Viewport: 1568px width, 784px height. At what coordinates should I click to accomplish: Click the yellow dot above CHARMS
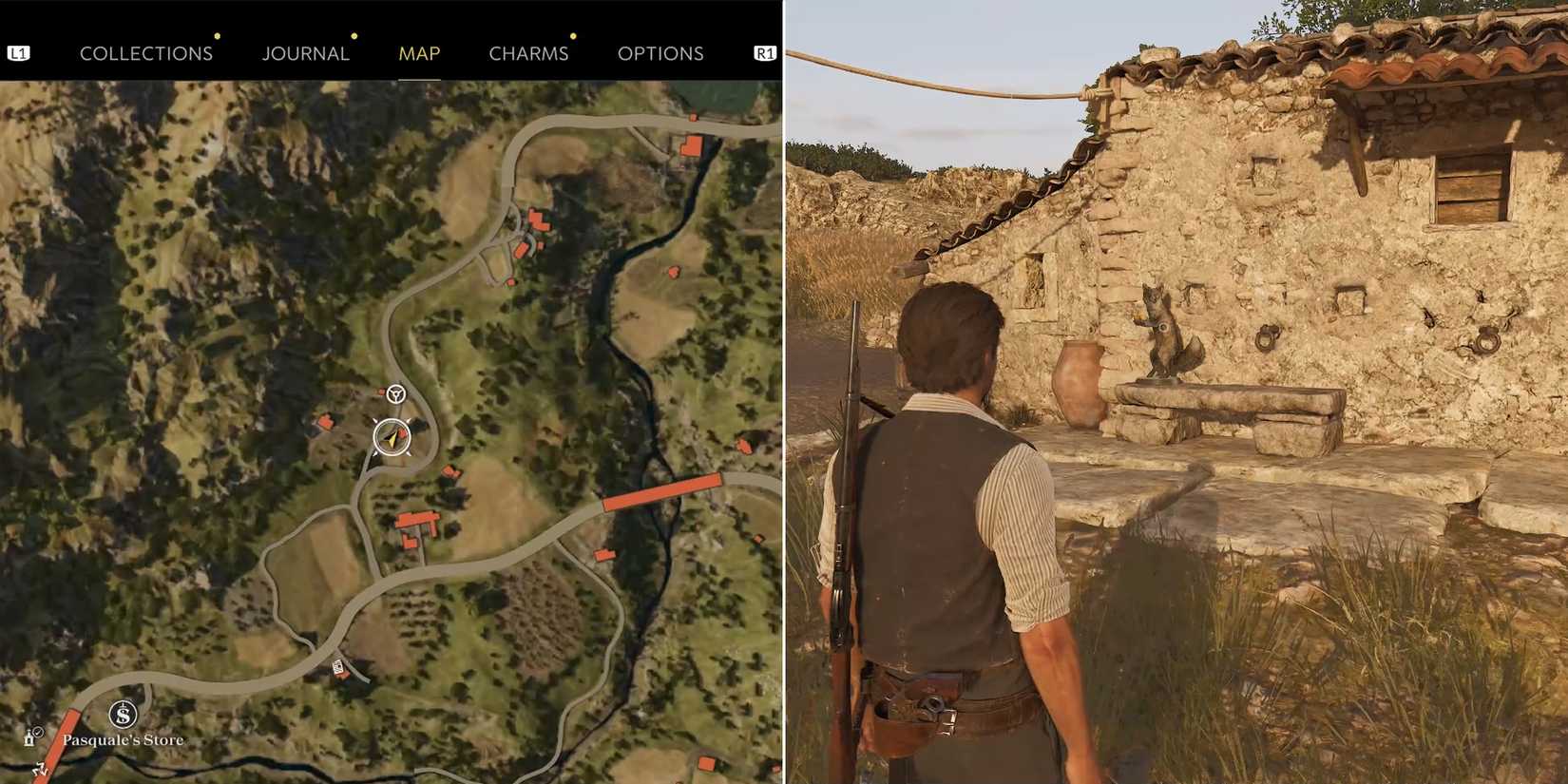pos(572,36)
